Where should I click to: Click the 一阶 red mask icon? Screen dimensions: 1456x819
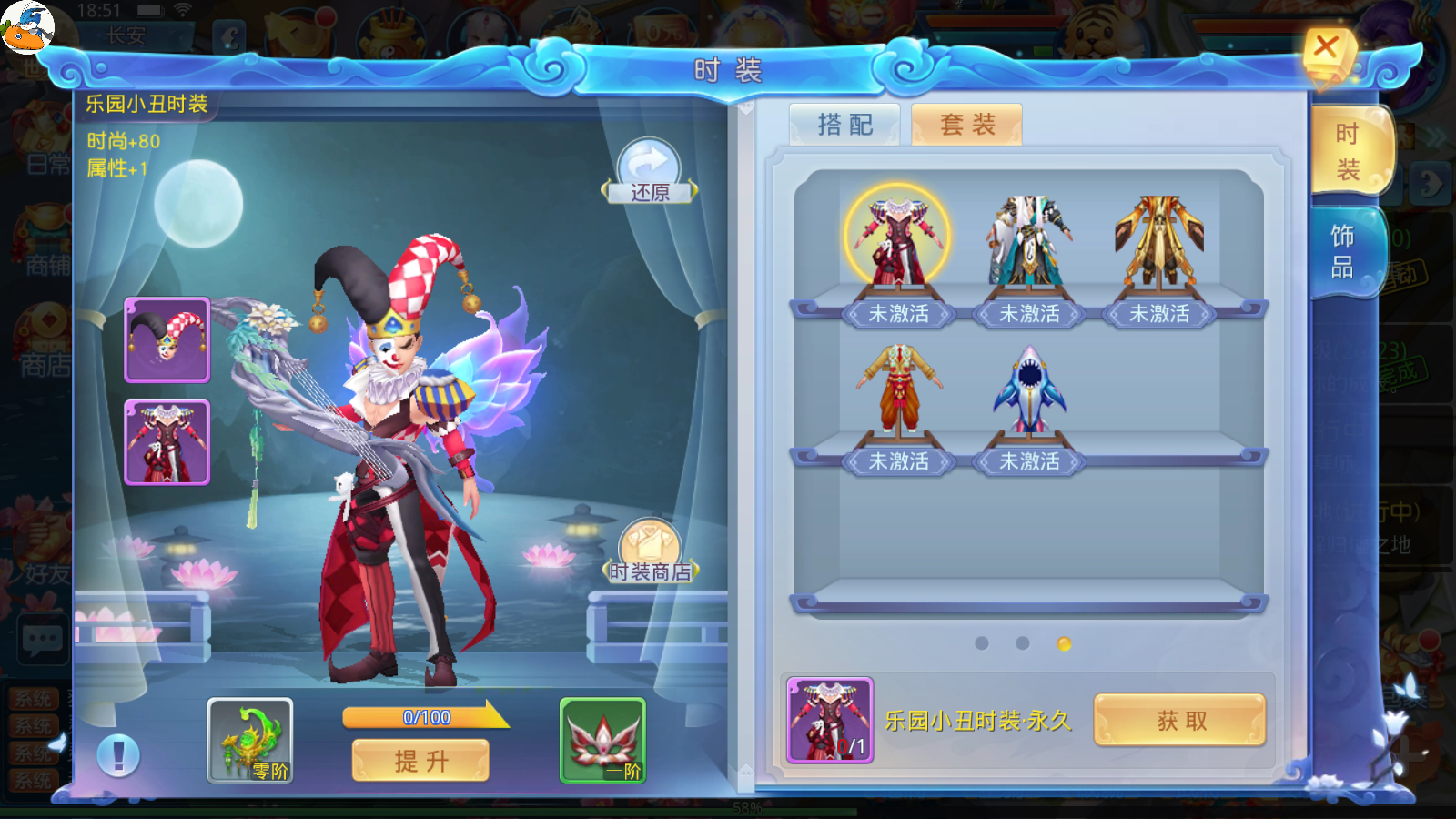coord(602,740)
